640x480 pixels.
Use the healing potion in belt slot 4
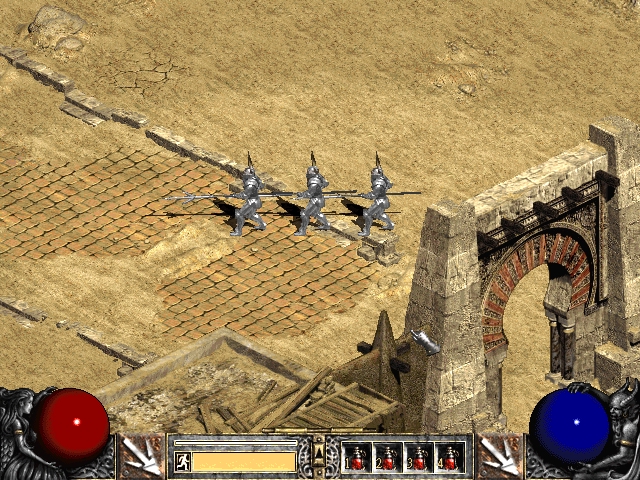[450, 458]
